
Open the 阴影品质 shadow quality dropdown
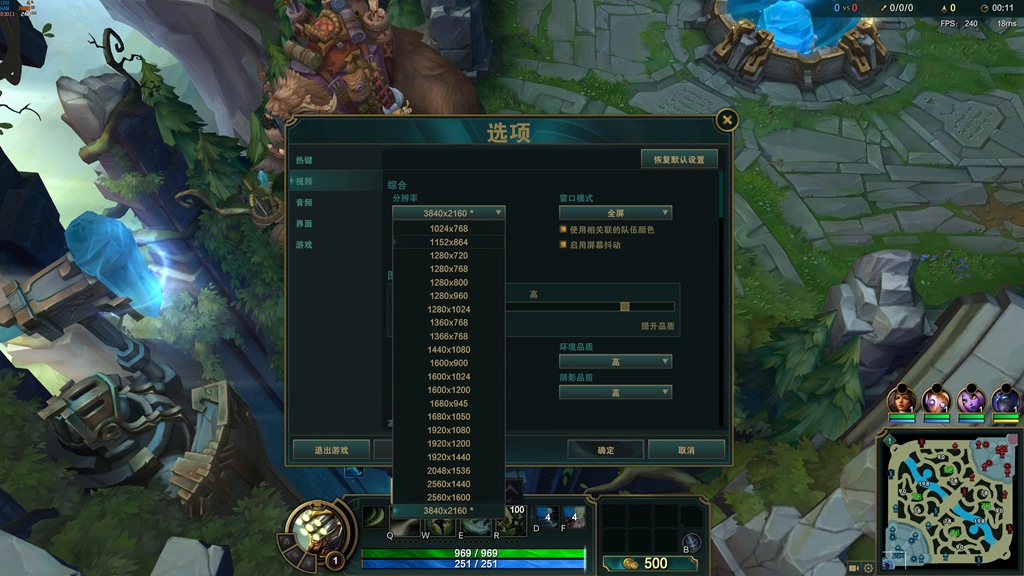tap(615, 393)
